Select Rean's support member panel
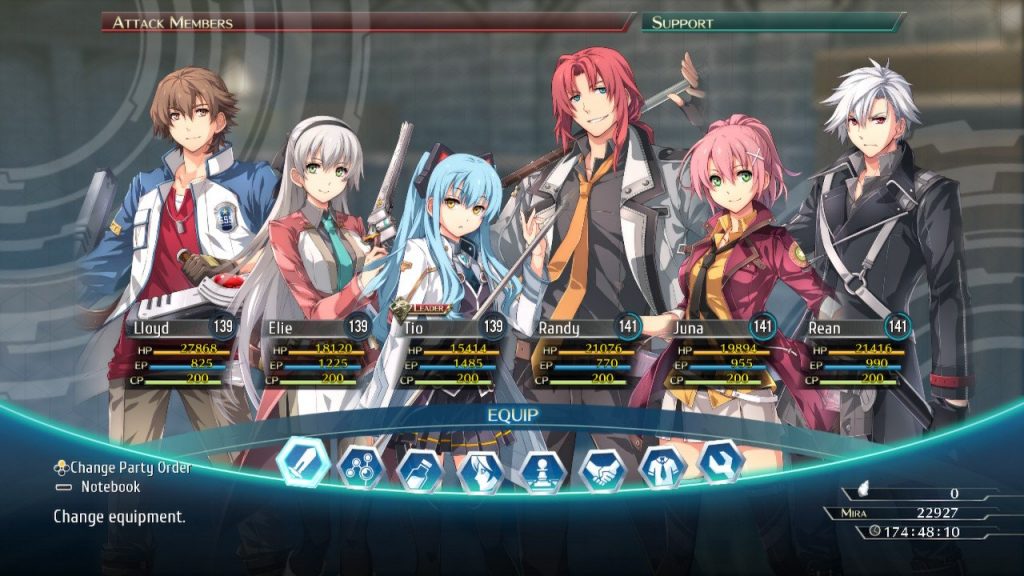 857,352
